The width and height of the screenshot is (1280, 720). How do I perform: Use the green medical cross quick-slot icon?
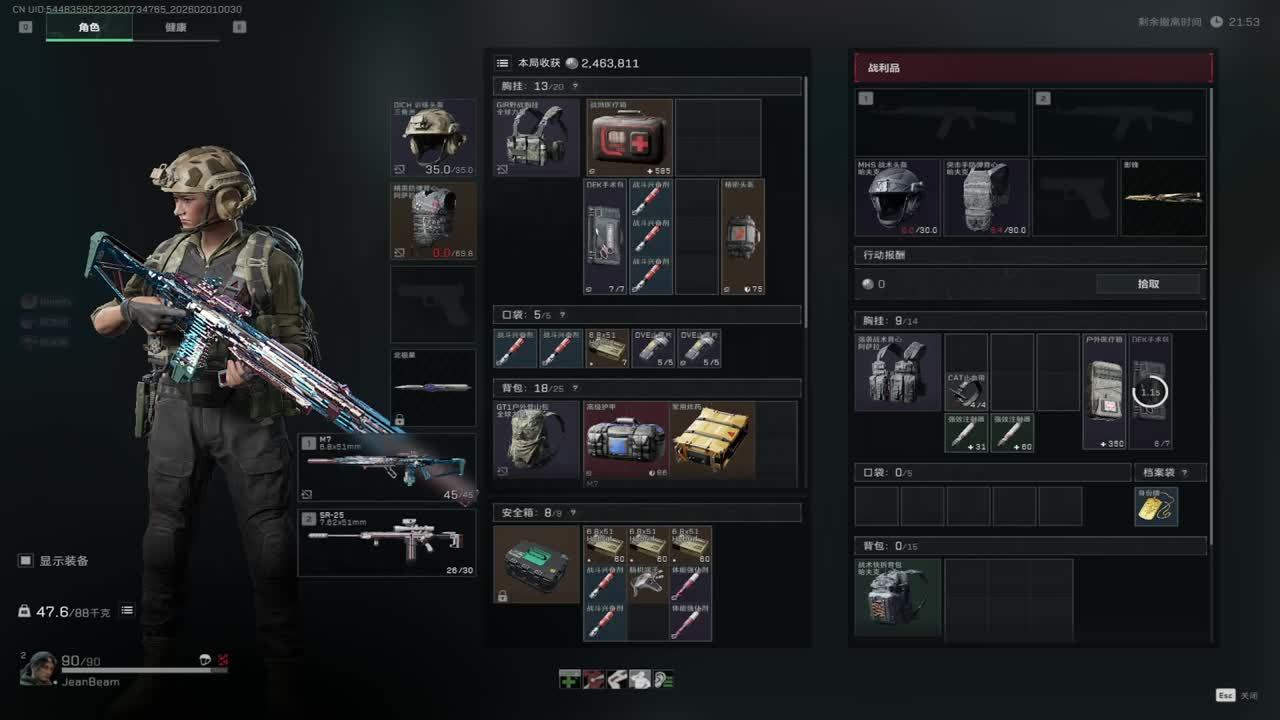point(569,679)
